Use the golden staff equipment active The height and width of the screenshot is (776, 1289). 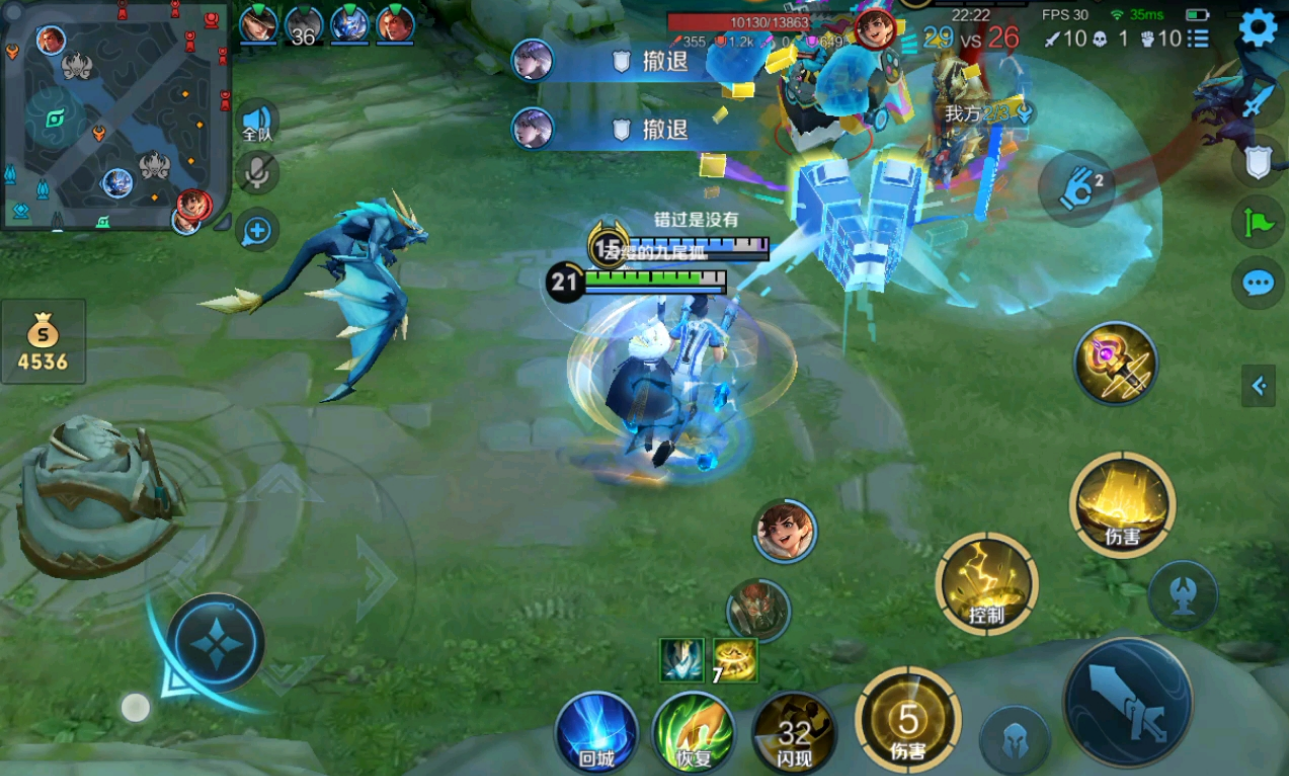coord(1116,363)
